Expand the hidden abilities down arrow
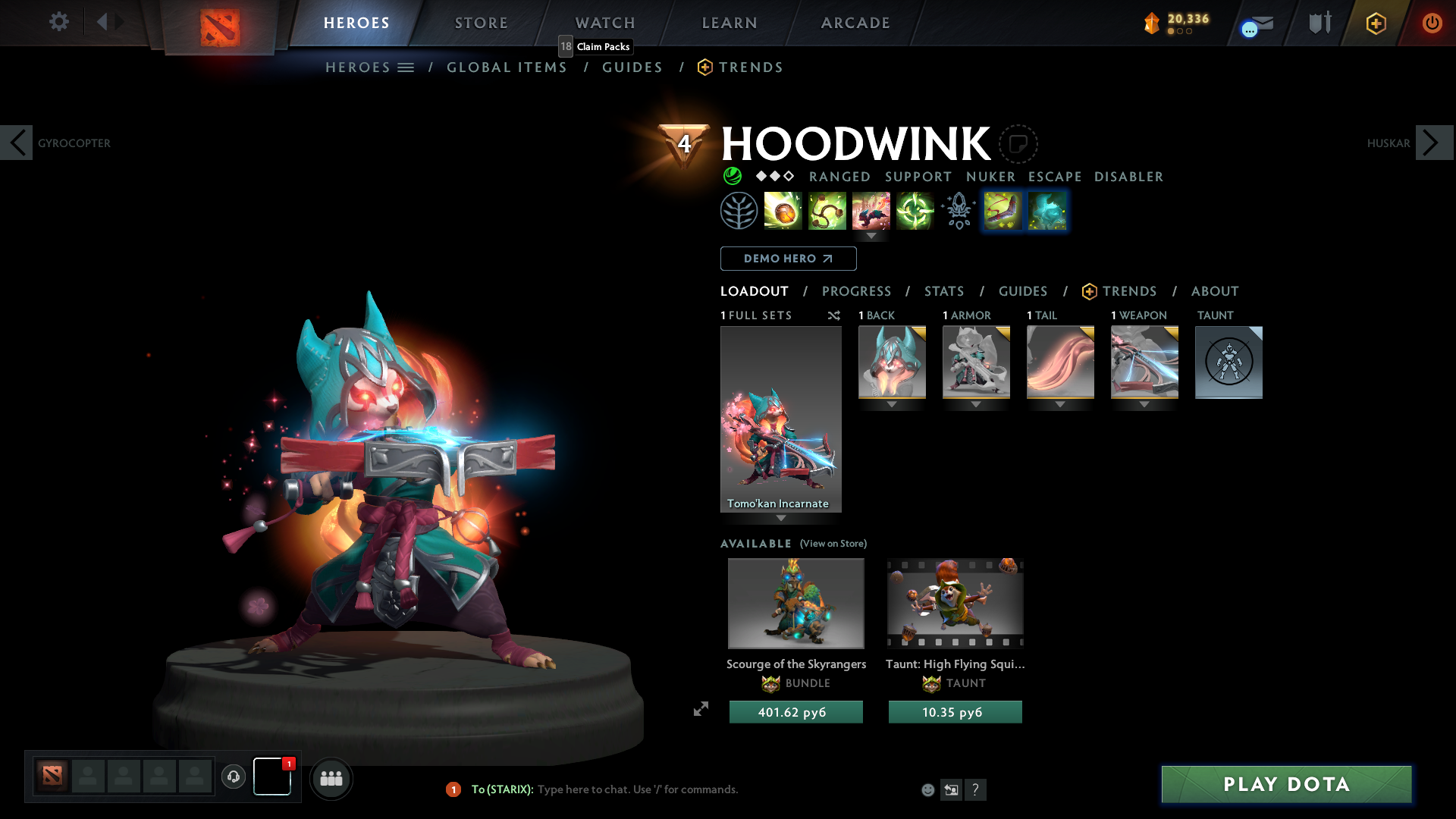 click(871, 236)
